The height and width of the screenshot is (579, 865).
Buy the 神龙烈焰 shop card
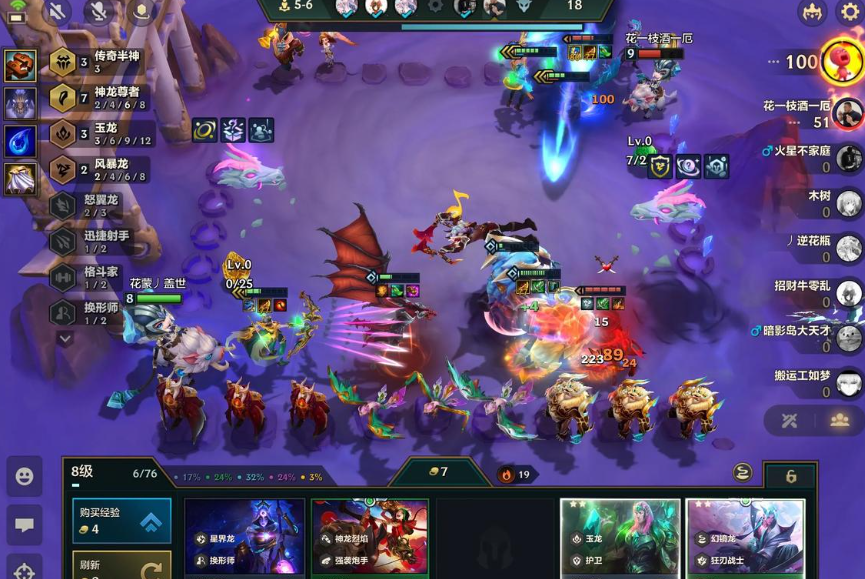pyautogui.click(x=370, y=538)
